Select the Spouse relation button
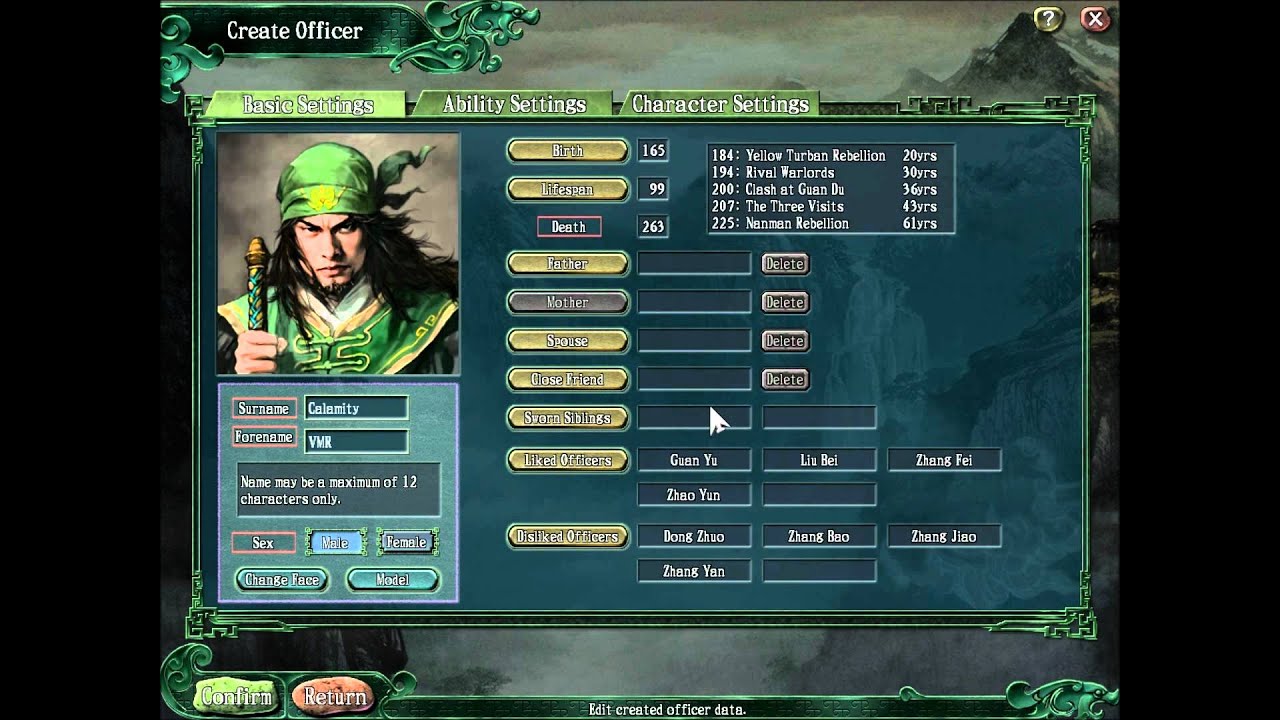The height and width of the screenshot is (720, 1280). click(568, 341)
